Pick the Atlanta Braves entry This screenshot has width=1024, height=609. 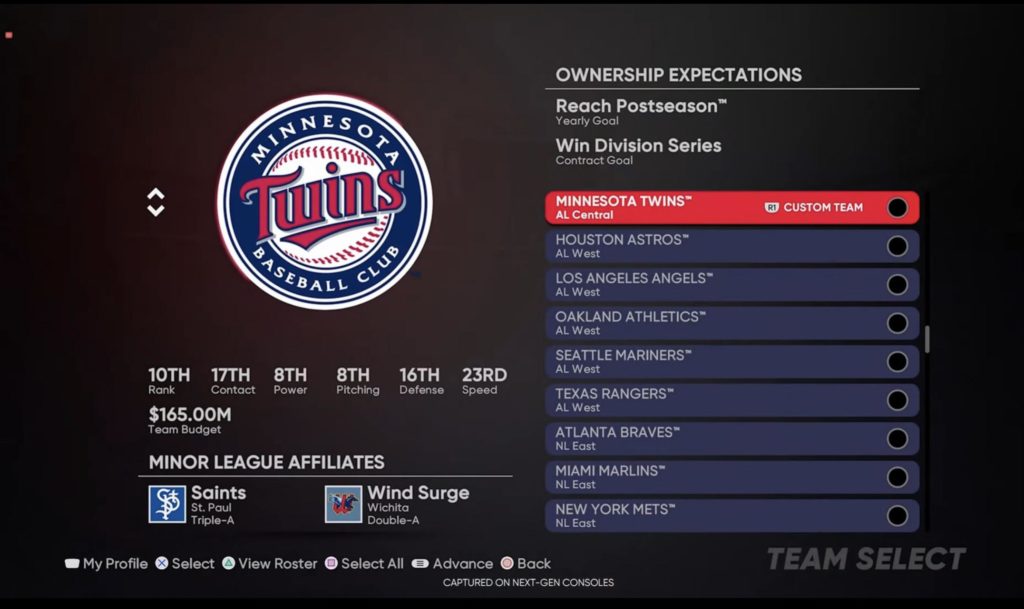point(700,438)
